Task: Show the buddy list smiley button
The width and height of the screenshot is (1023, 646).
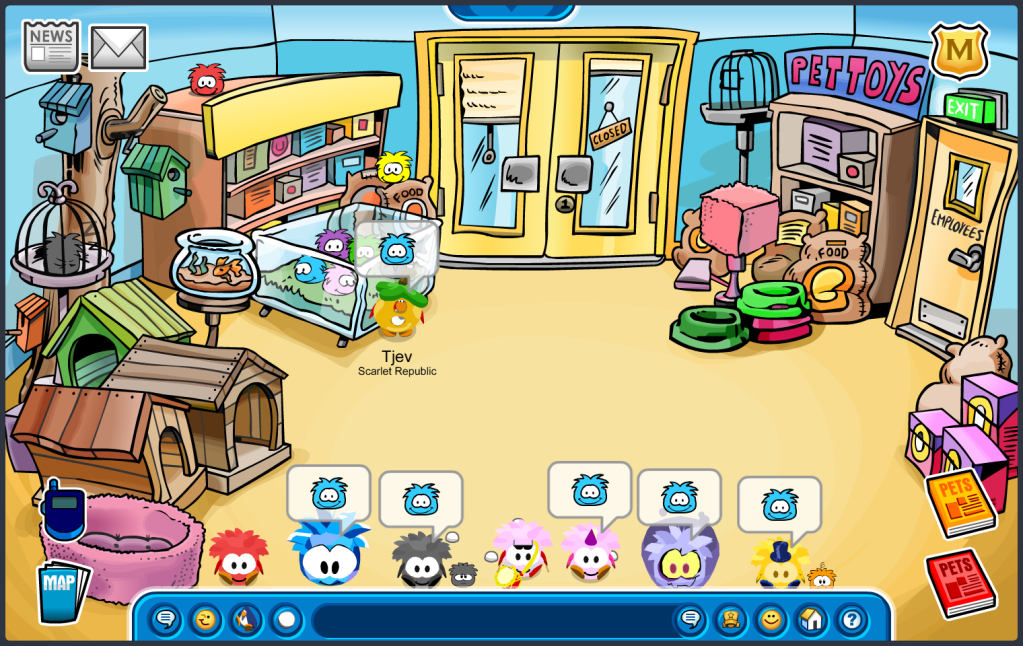Action: (770, 620)
